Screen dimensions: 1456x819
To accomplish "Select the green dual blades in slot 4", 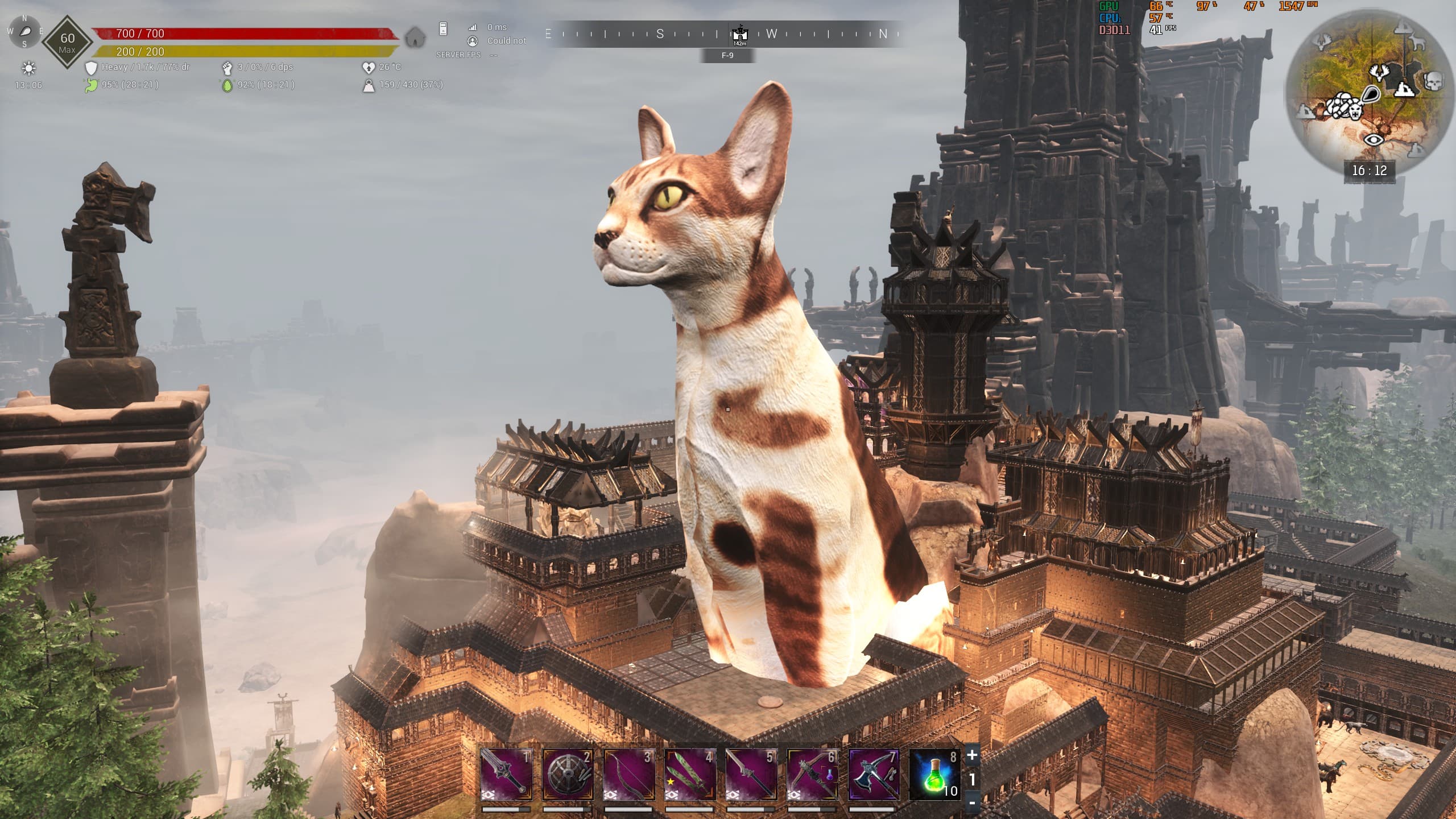I will tap(690, 774).
